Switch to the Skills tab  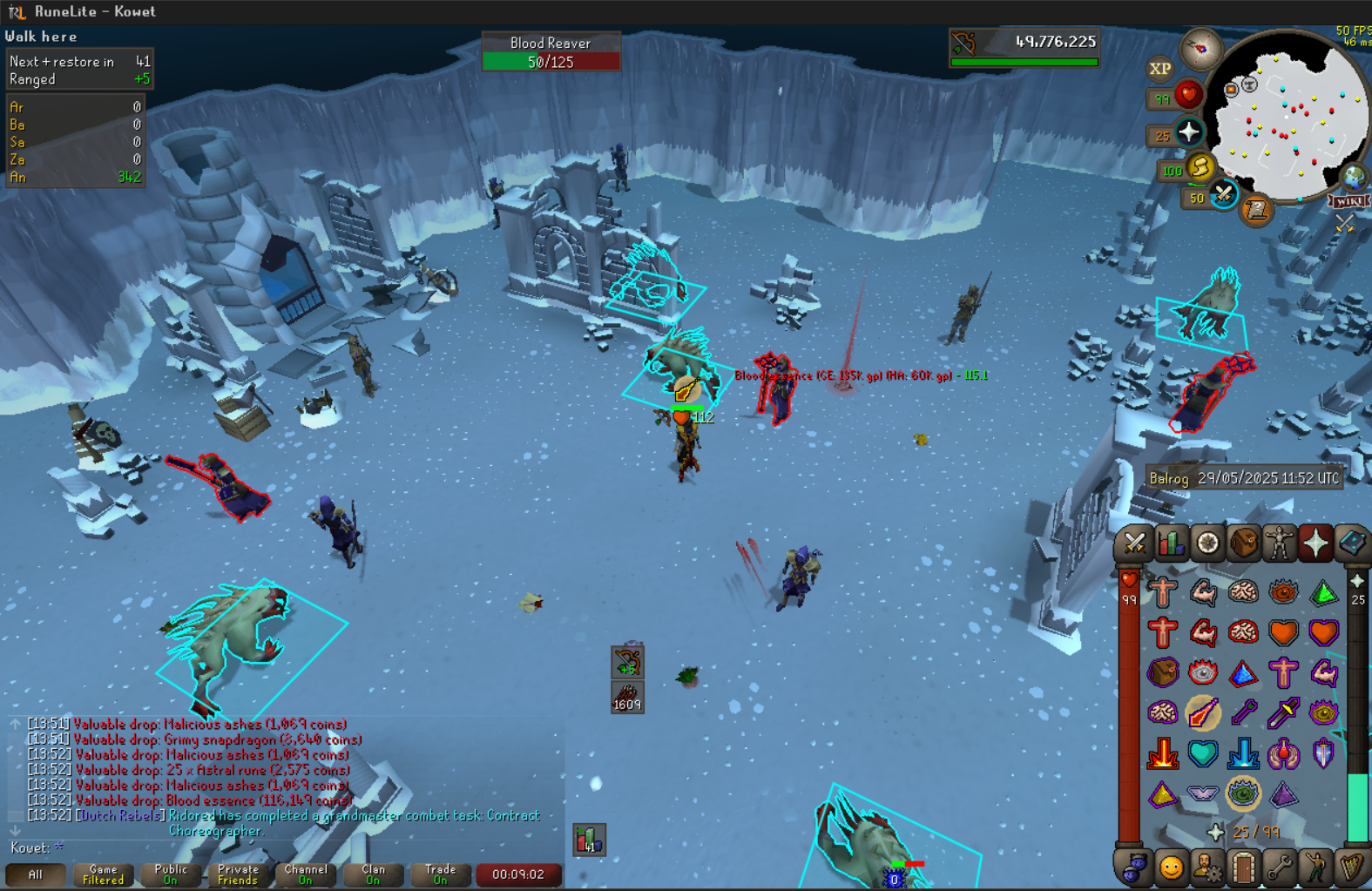pos(1171,543)
